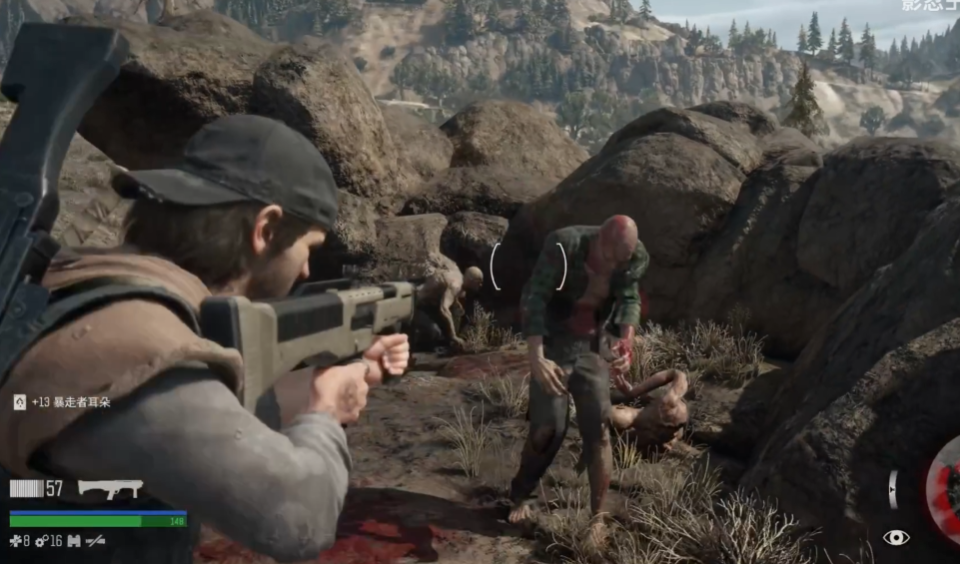Screen dimensions: 960x564
Task: Click the circular minimap
Action: (945, 488)
